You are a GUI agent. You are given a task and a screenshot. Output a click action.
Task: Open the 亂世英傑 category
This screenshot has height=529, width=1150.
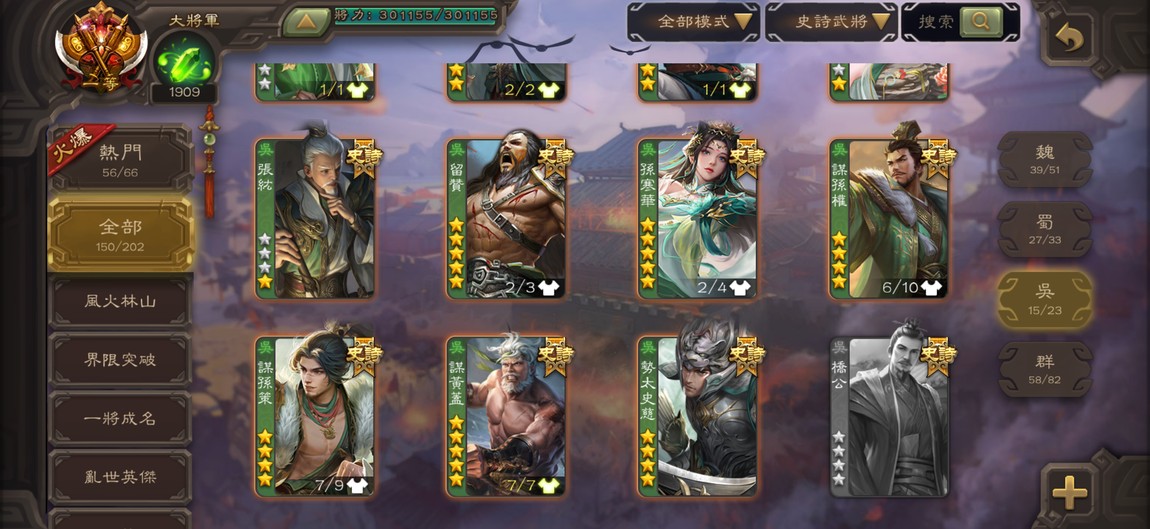[120, 477]
